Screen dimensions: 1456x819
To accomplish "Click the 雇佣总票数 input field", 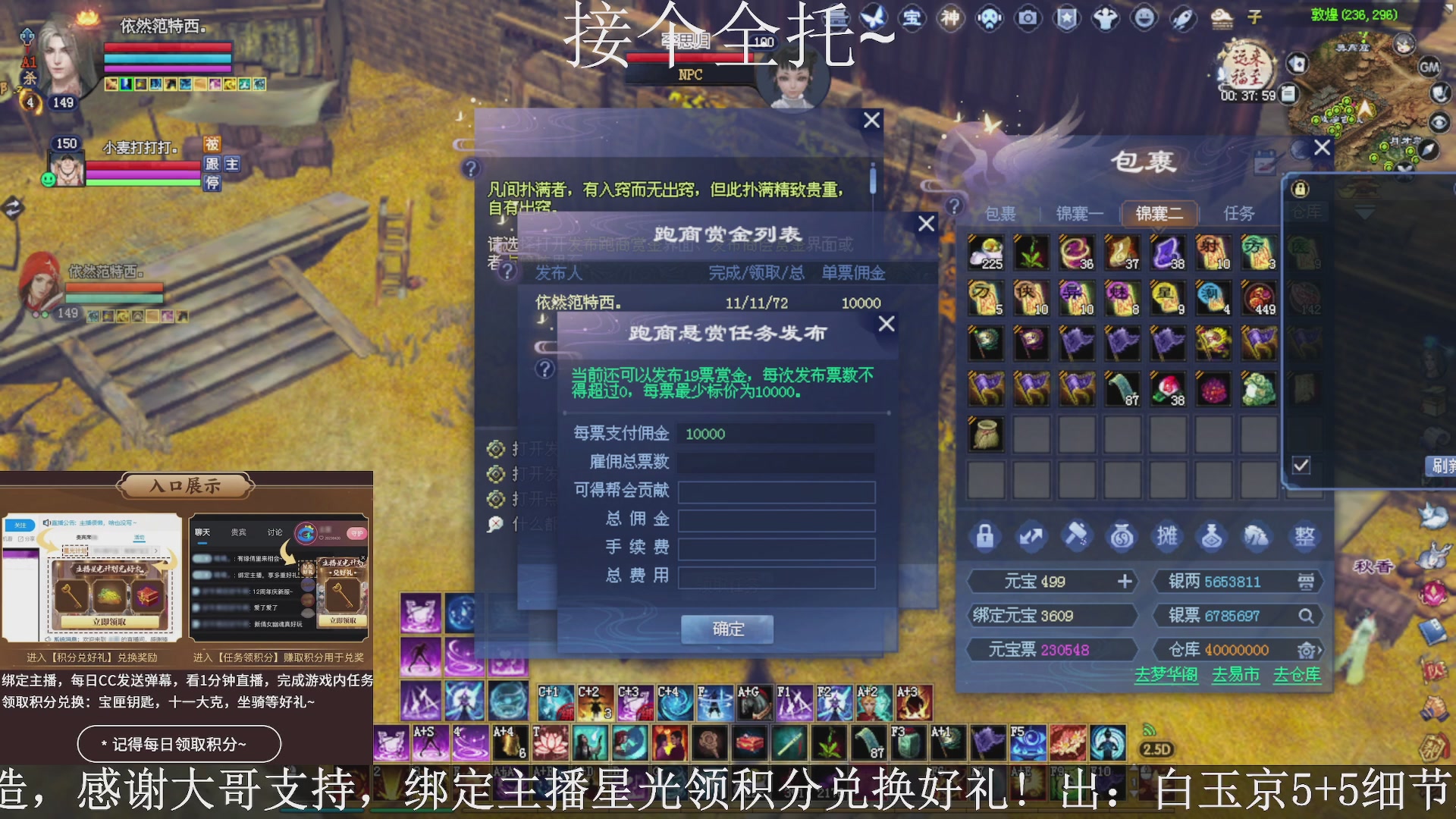I will (x=777, y=463).
